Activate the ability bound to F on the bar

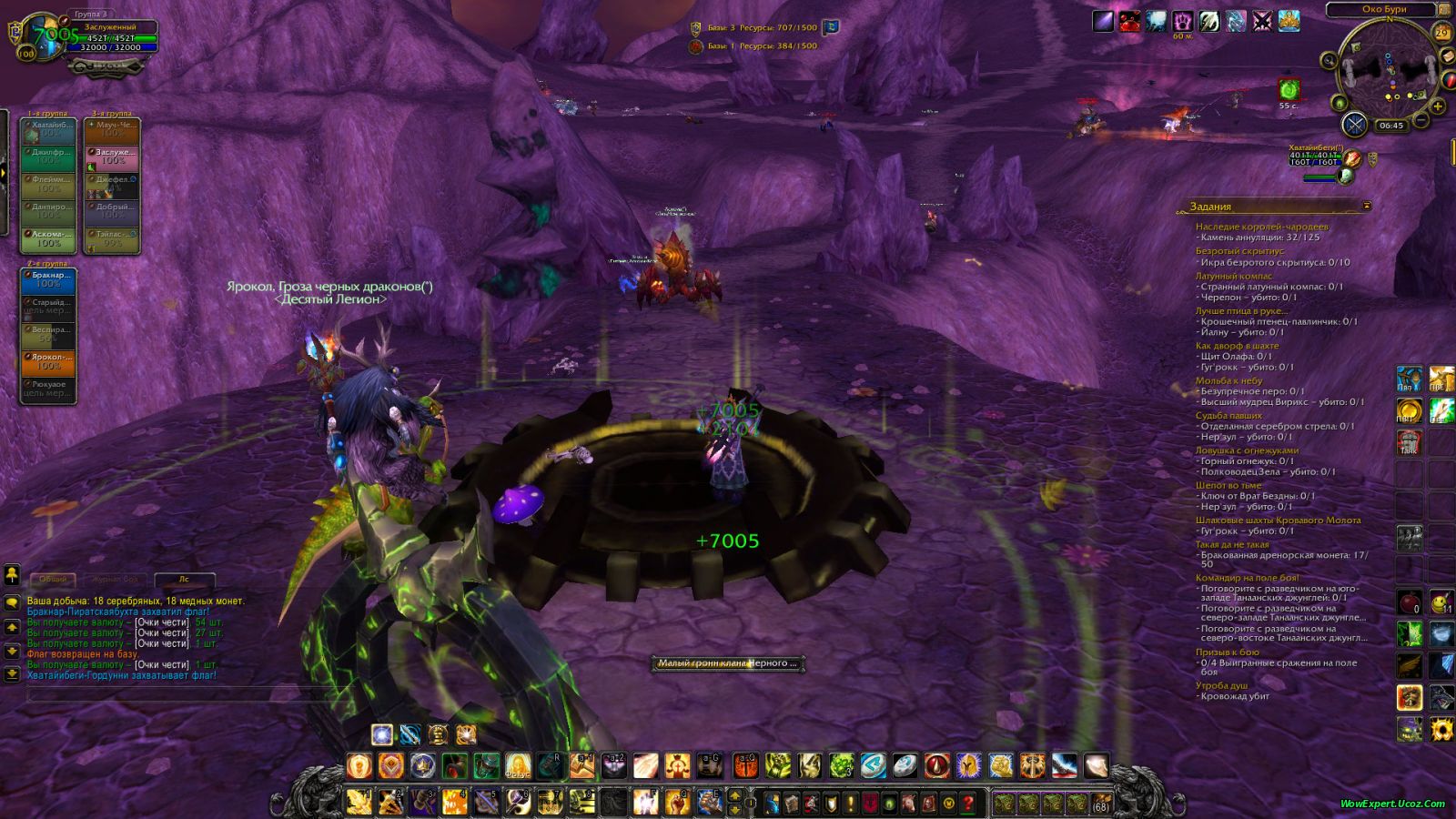click(x=646, y=801)
